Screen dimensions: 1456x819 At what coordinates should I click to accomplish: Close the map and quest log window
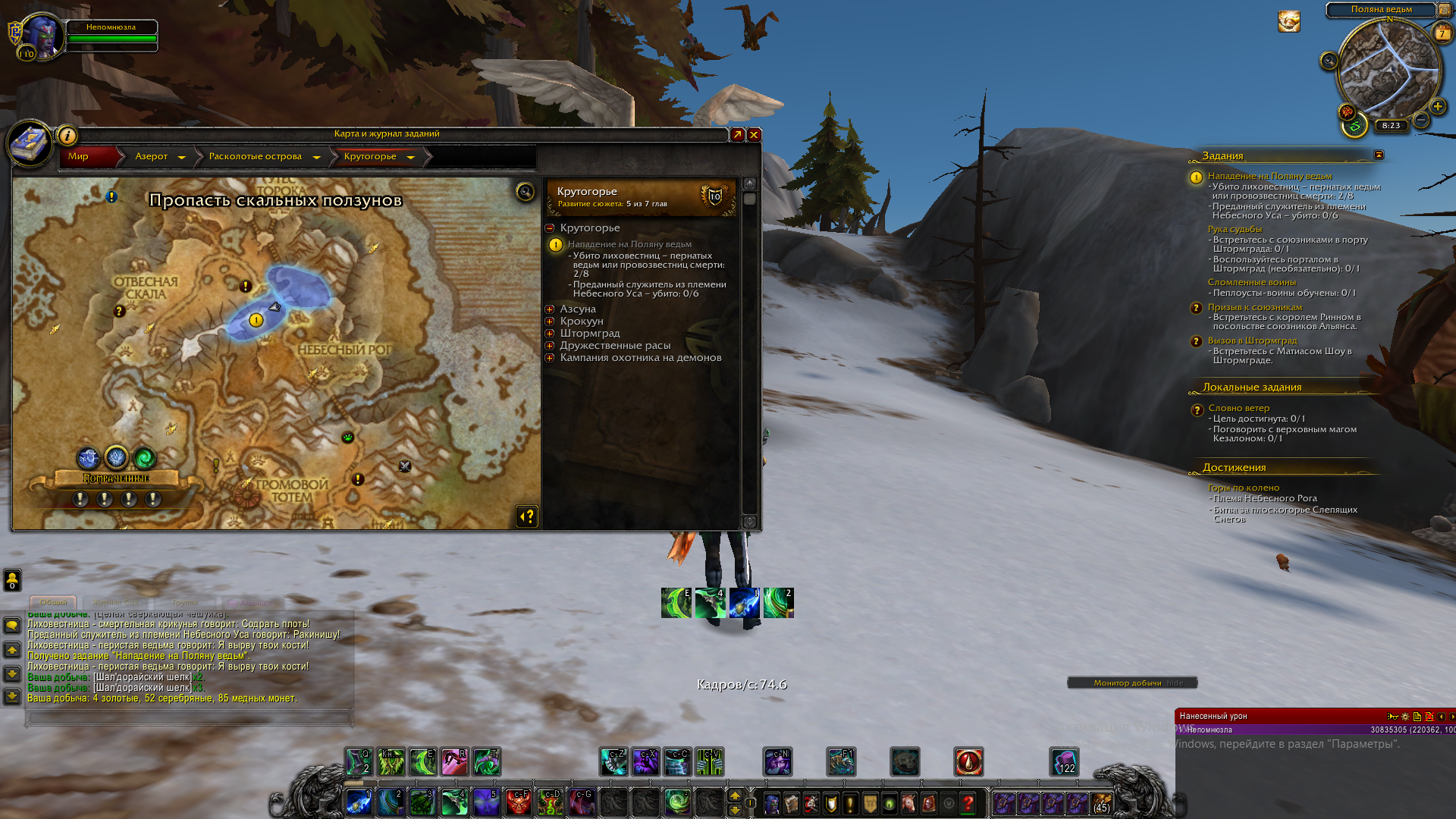pos(754,135)
